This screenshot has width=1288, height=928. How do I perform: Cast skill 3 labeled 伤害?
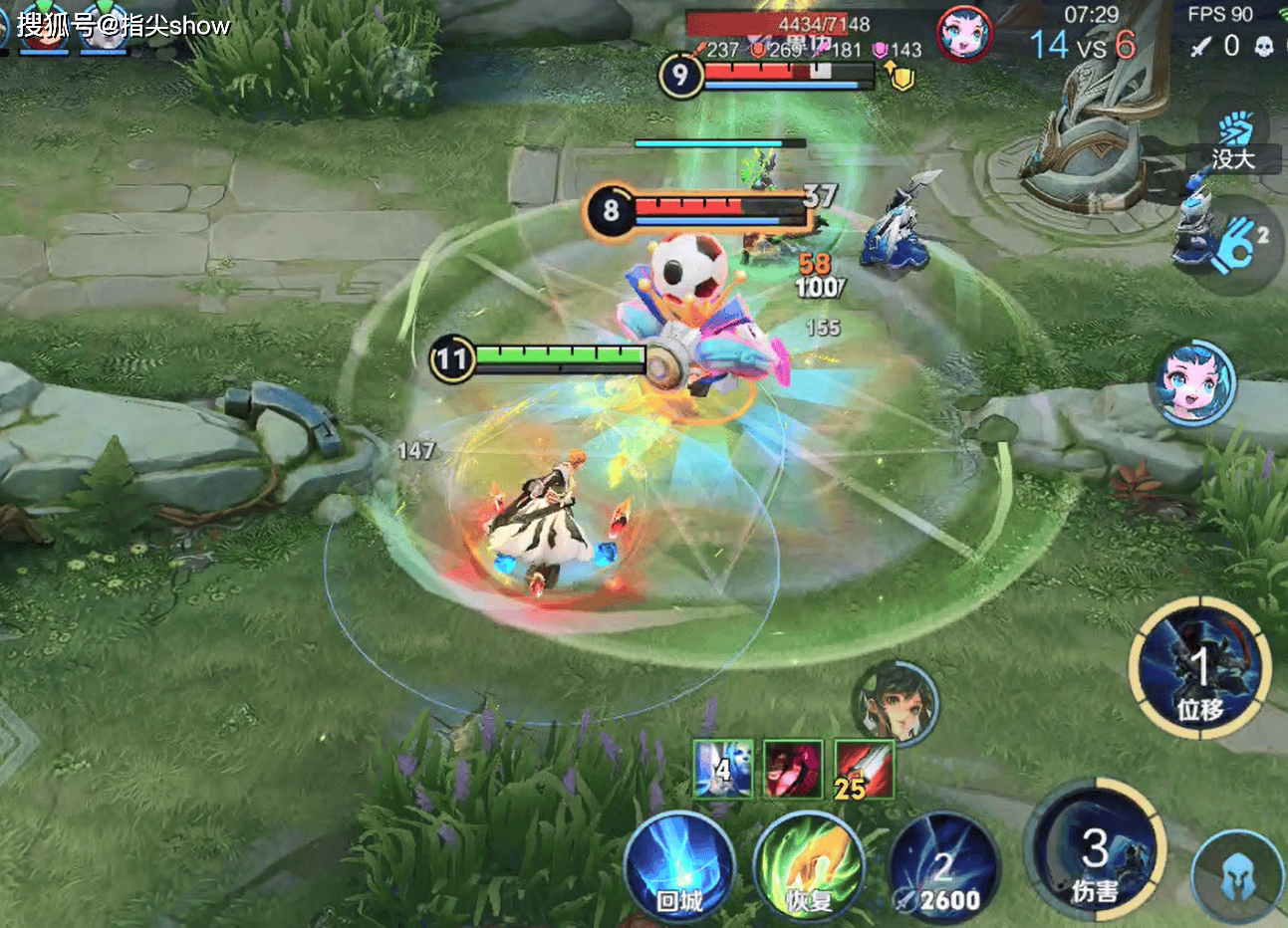pos(1095,849)
